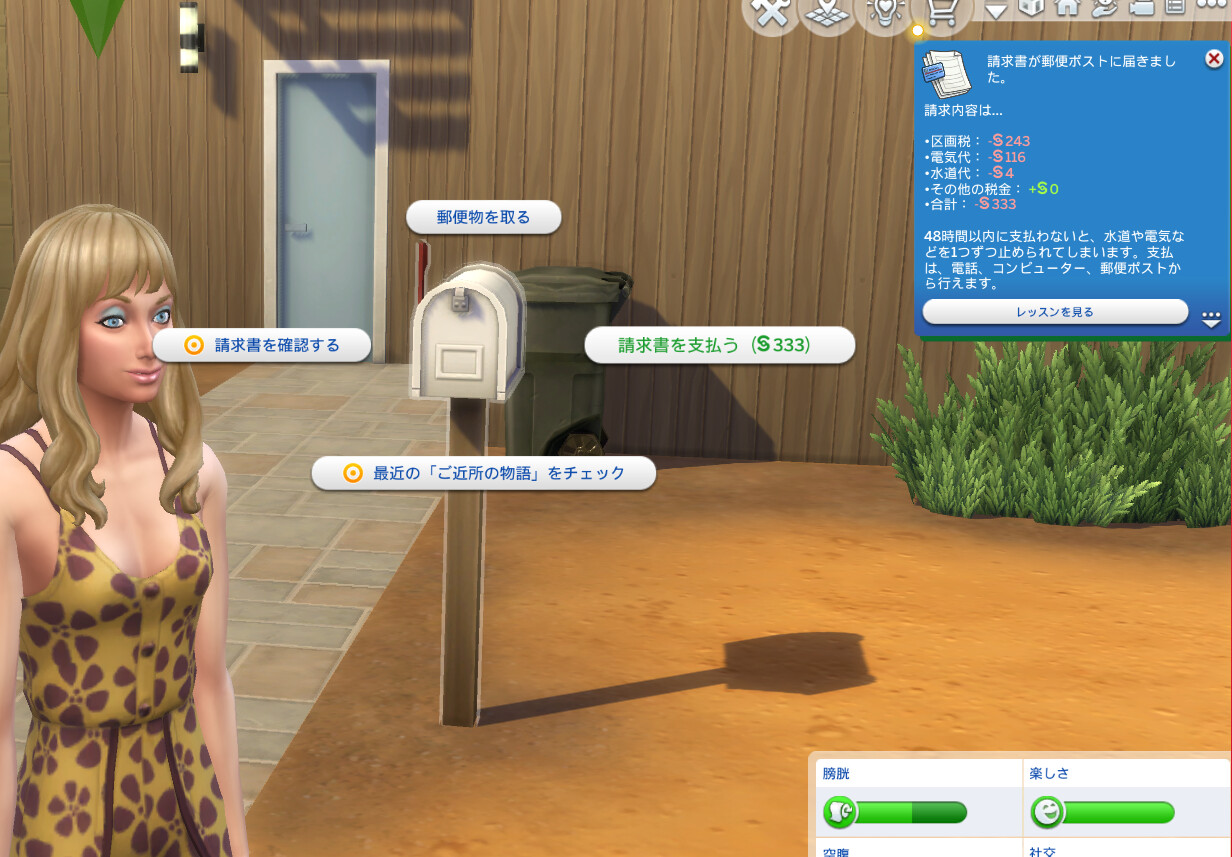Click the hand holding a figure icon
The height and width of the screenshot is (857, 1232).
point(1104,8)
